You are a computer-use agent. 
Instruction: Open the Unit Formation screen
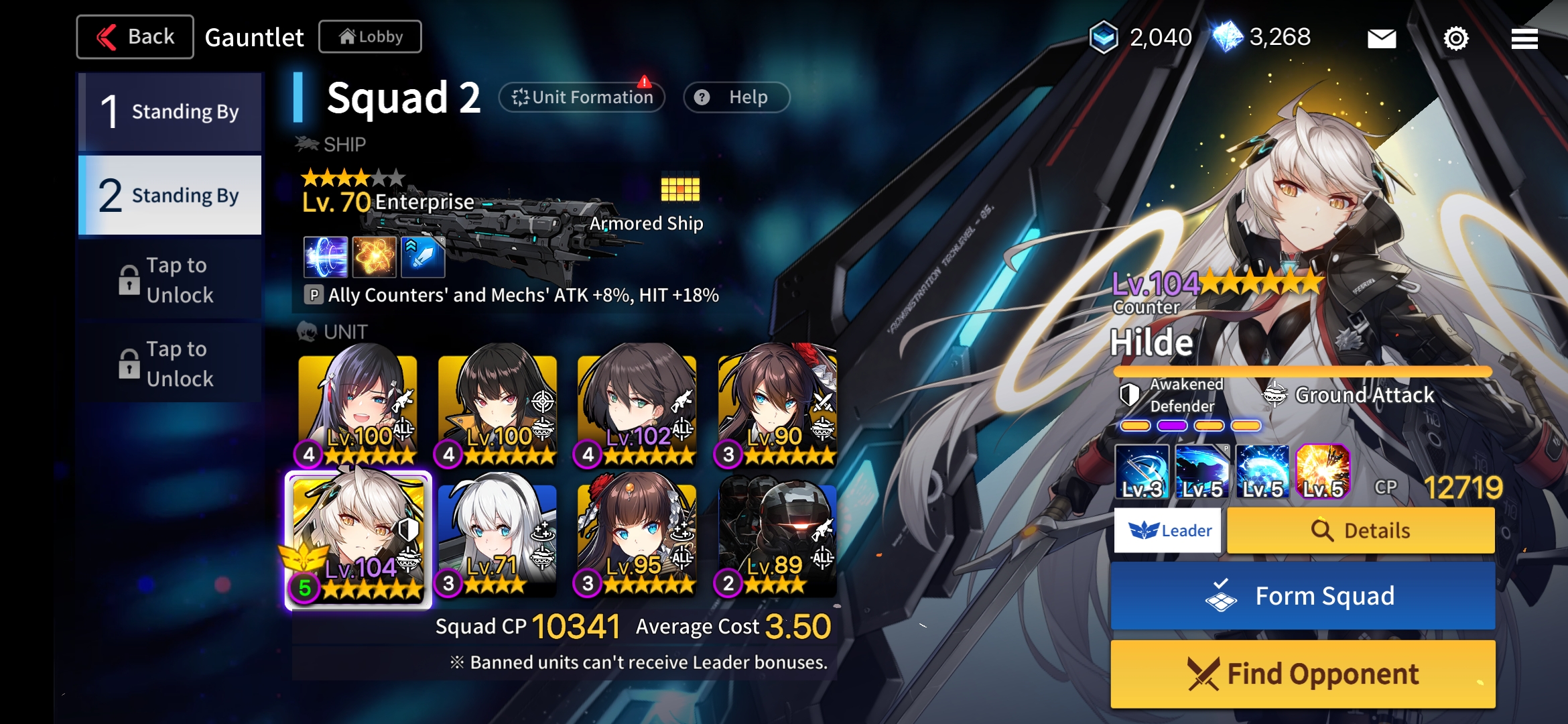click(582, 97)
